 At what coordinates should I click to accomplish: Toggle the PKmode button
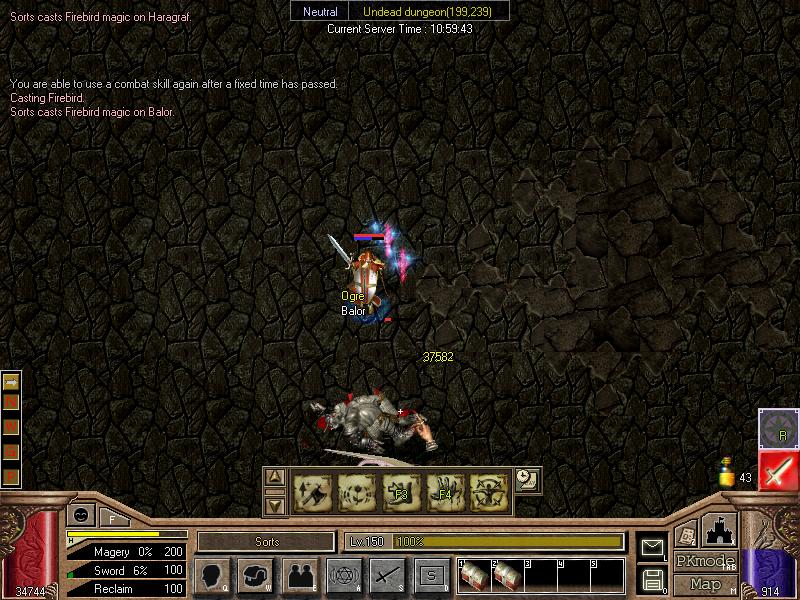705,561
